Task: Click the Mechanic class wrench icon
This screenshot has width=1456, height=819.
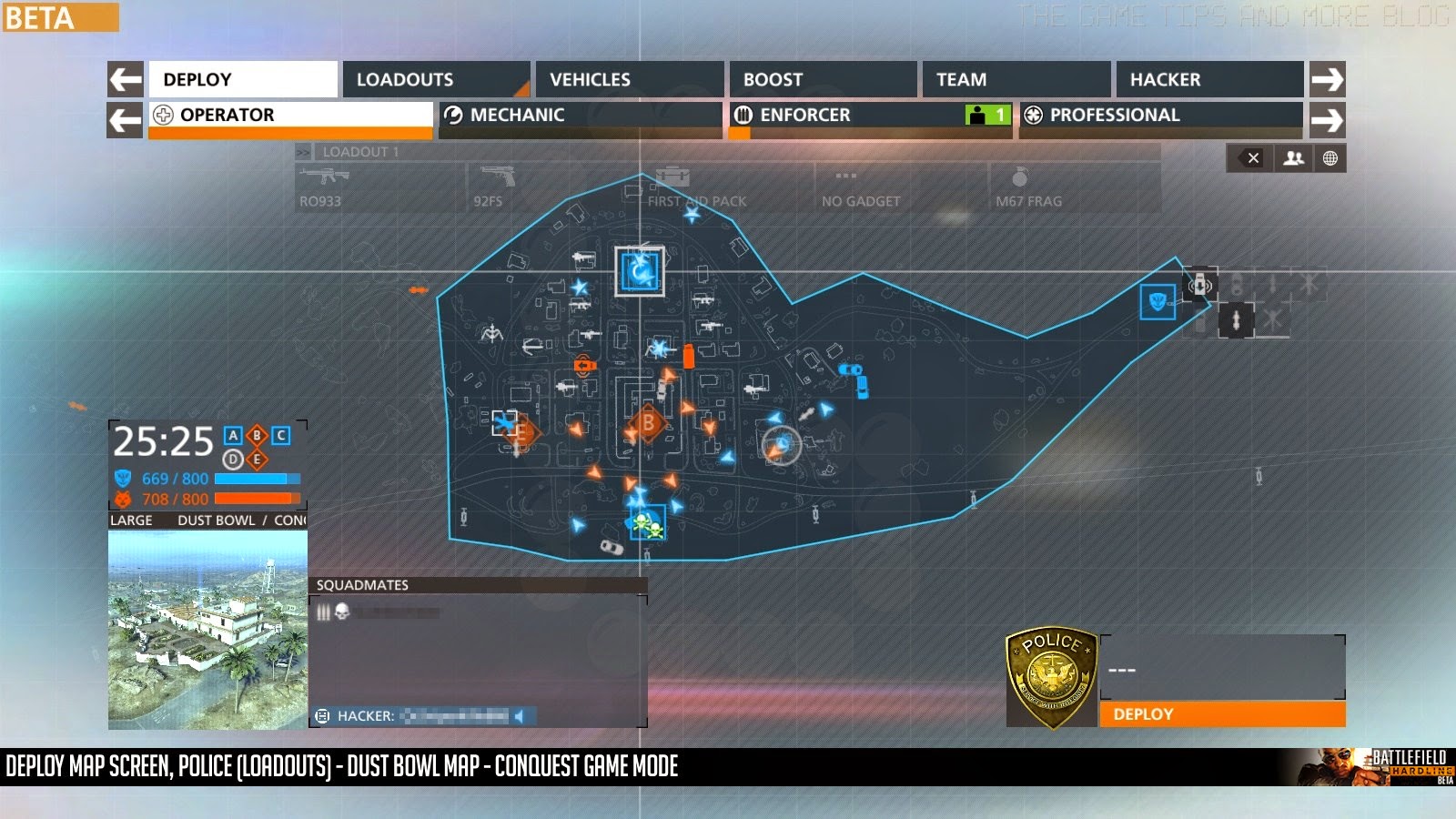Action: tap(452, 115)
